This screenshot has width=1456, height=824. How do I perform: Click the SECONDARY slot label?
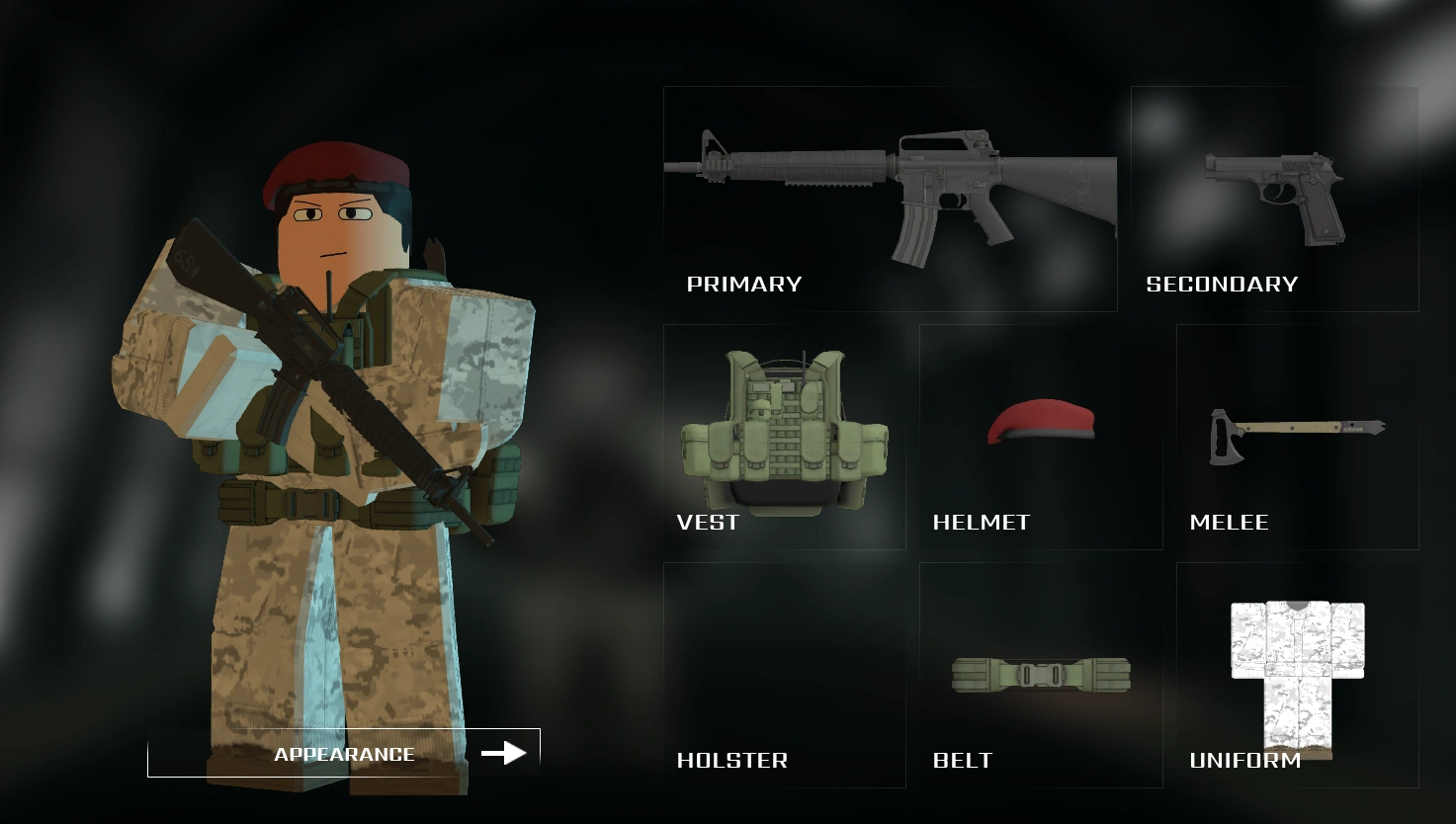(1223, 284)
